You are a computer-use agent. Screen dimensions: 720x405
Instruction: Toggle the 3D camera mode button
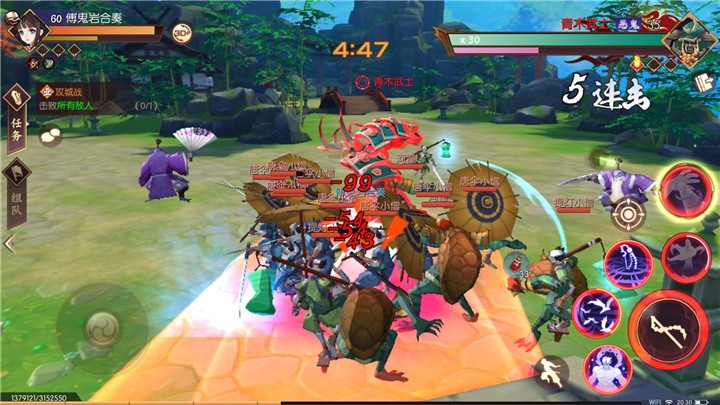point(182,32)
